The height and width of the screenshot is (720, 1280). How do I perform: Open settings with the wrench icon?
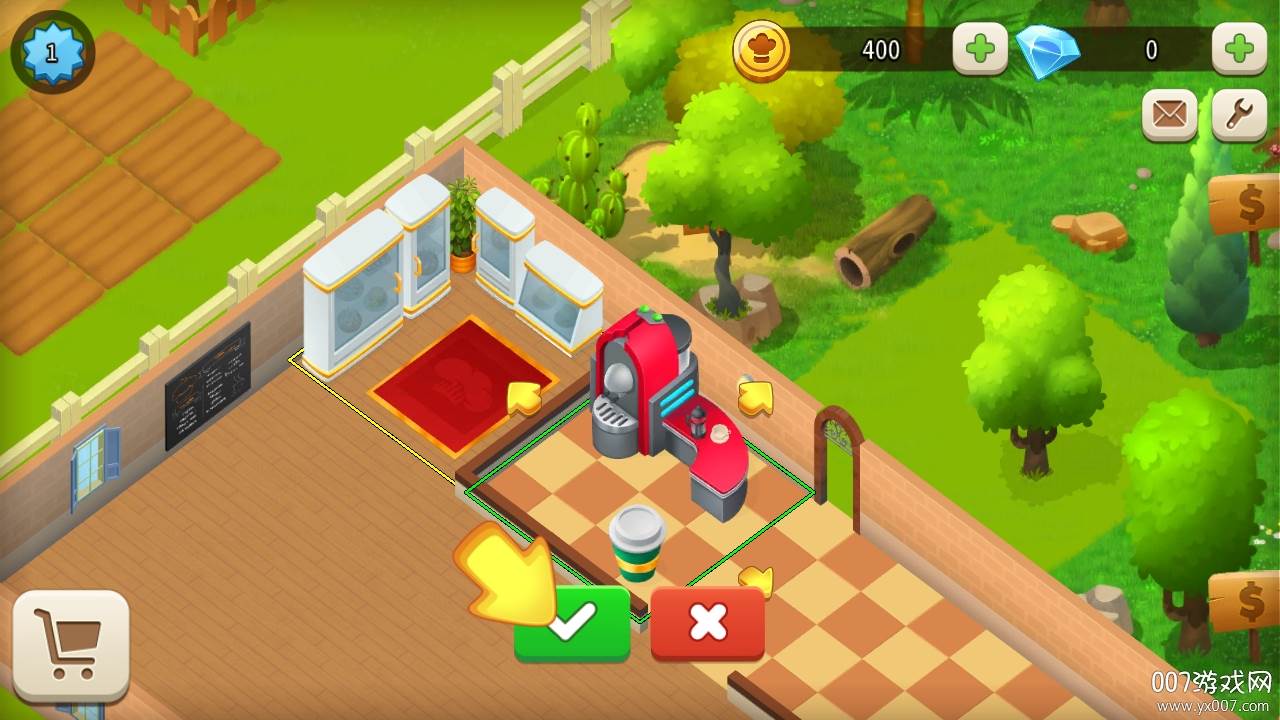click(1238, 115)
